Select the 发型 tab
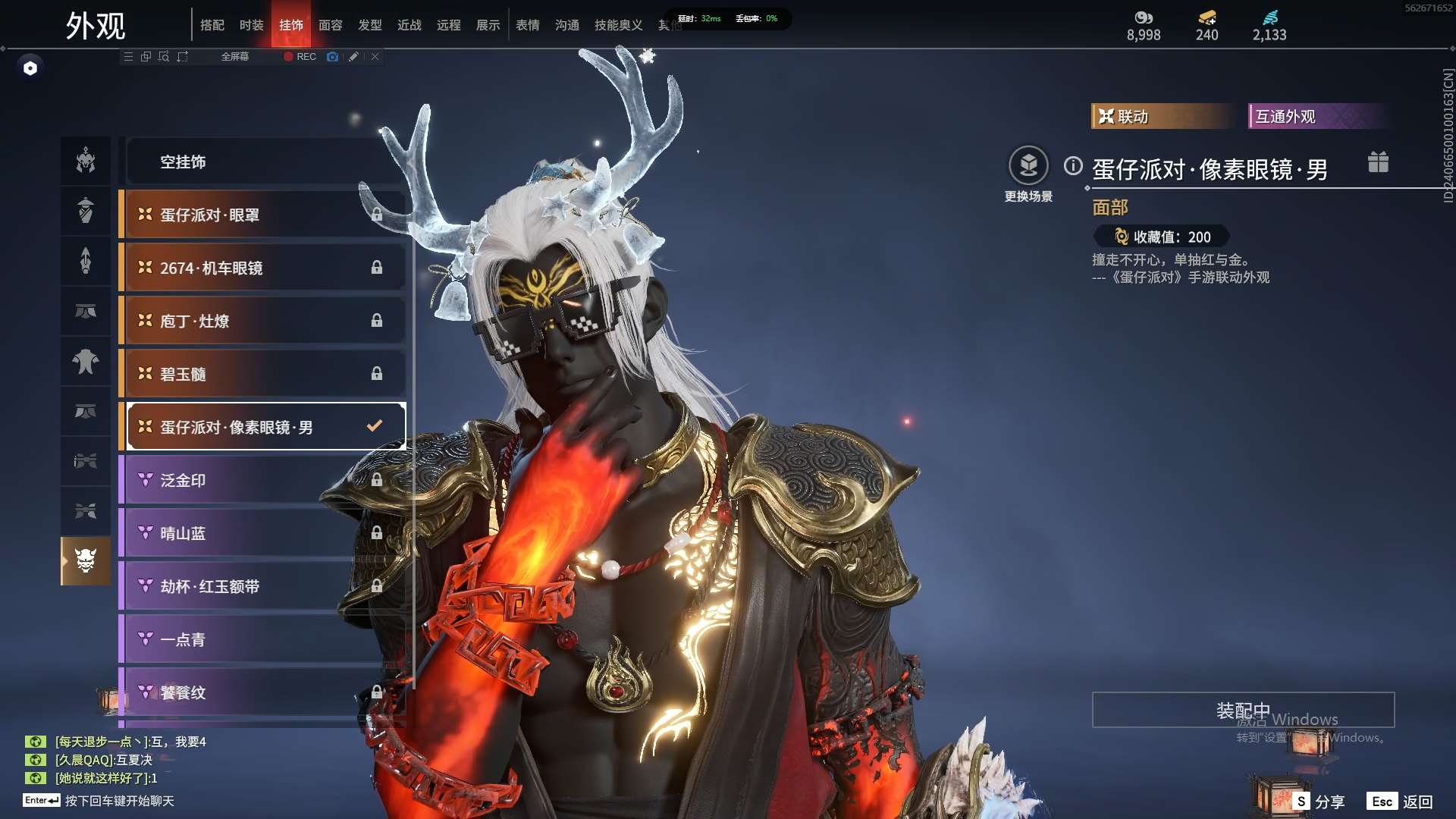Viewport: 1456px width, 819px height. coord(369,25)
